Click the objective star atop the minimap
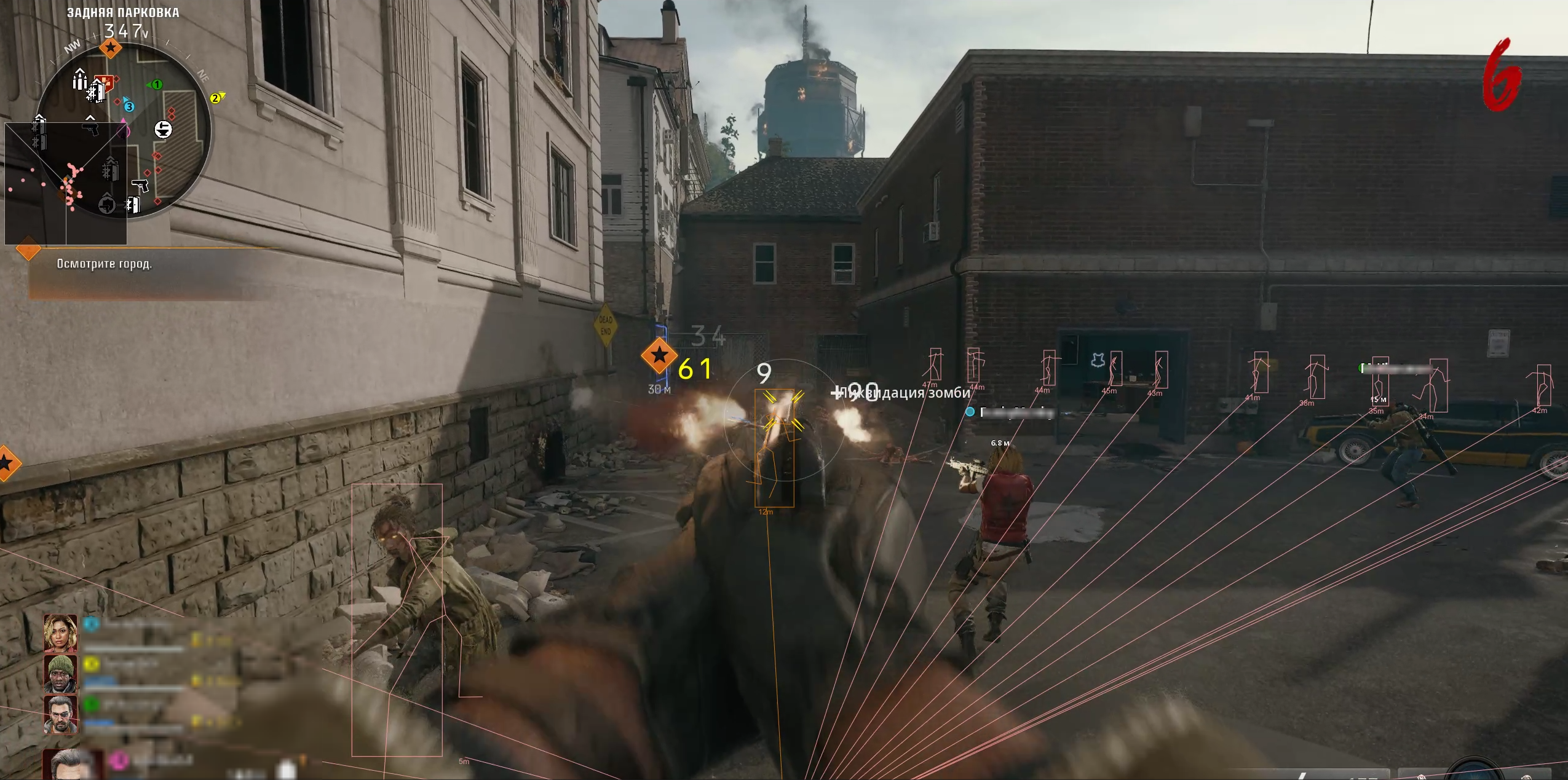This screenshot has height=780, width=1568. tap(111, 47)
